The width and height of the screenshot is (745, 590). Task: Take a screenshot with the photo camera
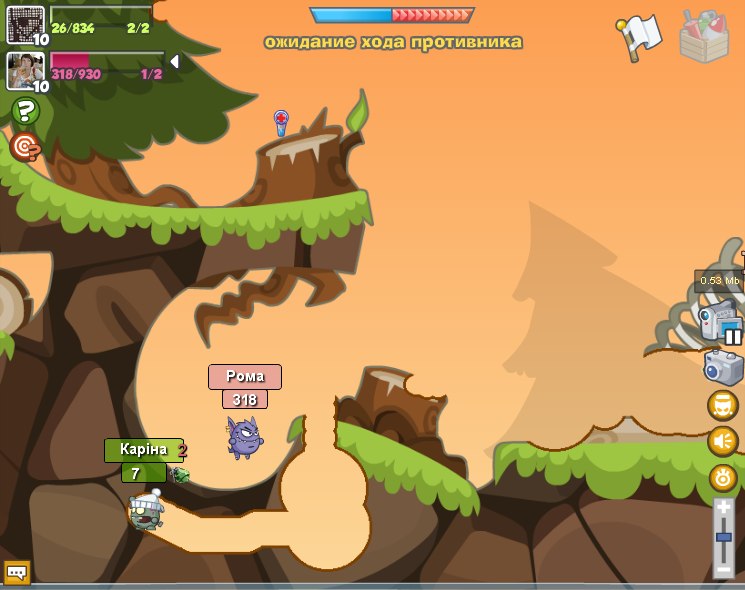point(722,367)
